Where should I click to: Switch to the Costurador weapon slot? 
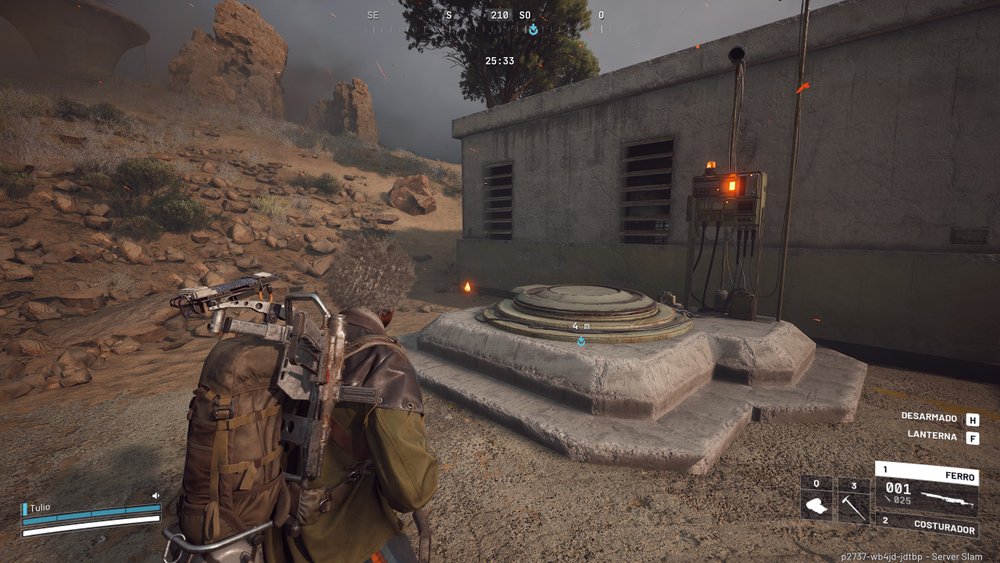pyautogui.click(x=926, y=522)
